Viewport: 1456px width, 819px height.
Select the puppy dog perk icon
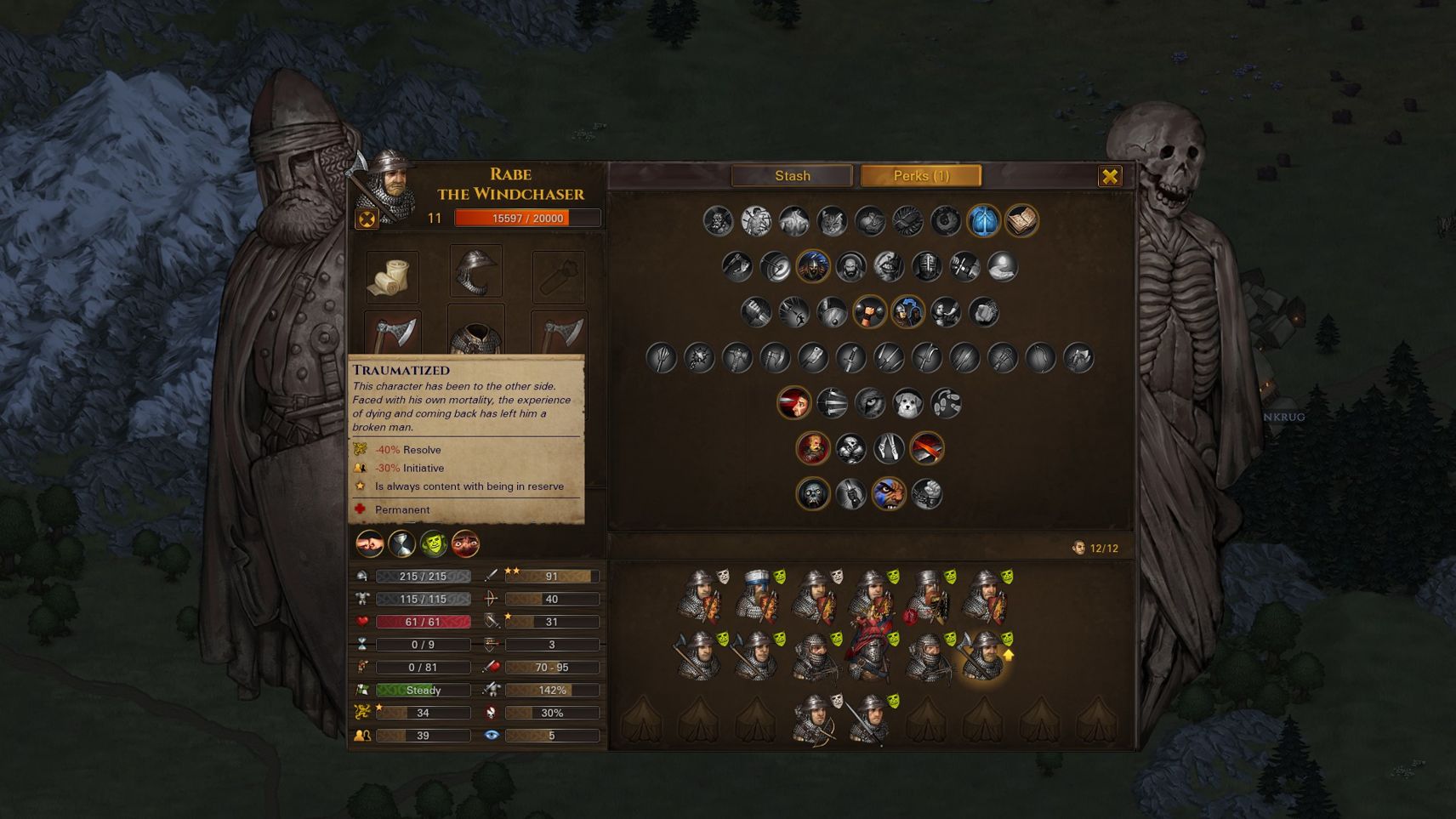(x=907, y=403)
